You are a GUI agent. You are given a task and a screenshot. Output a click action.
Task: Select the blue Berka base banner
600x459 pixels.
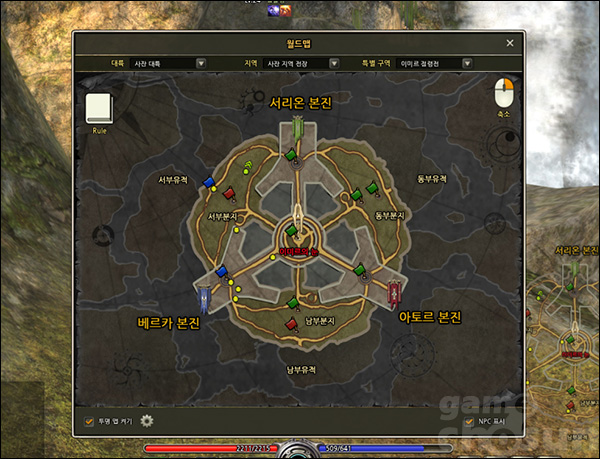coord(204,297)
